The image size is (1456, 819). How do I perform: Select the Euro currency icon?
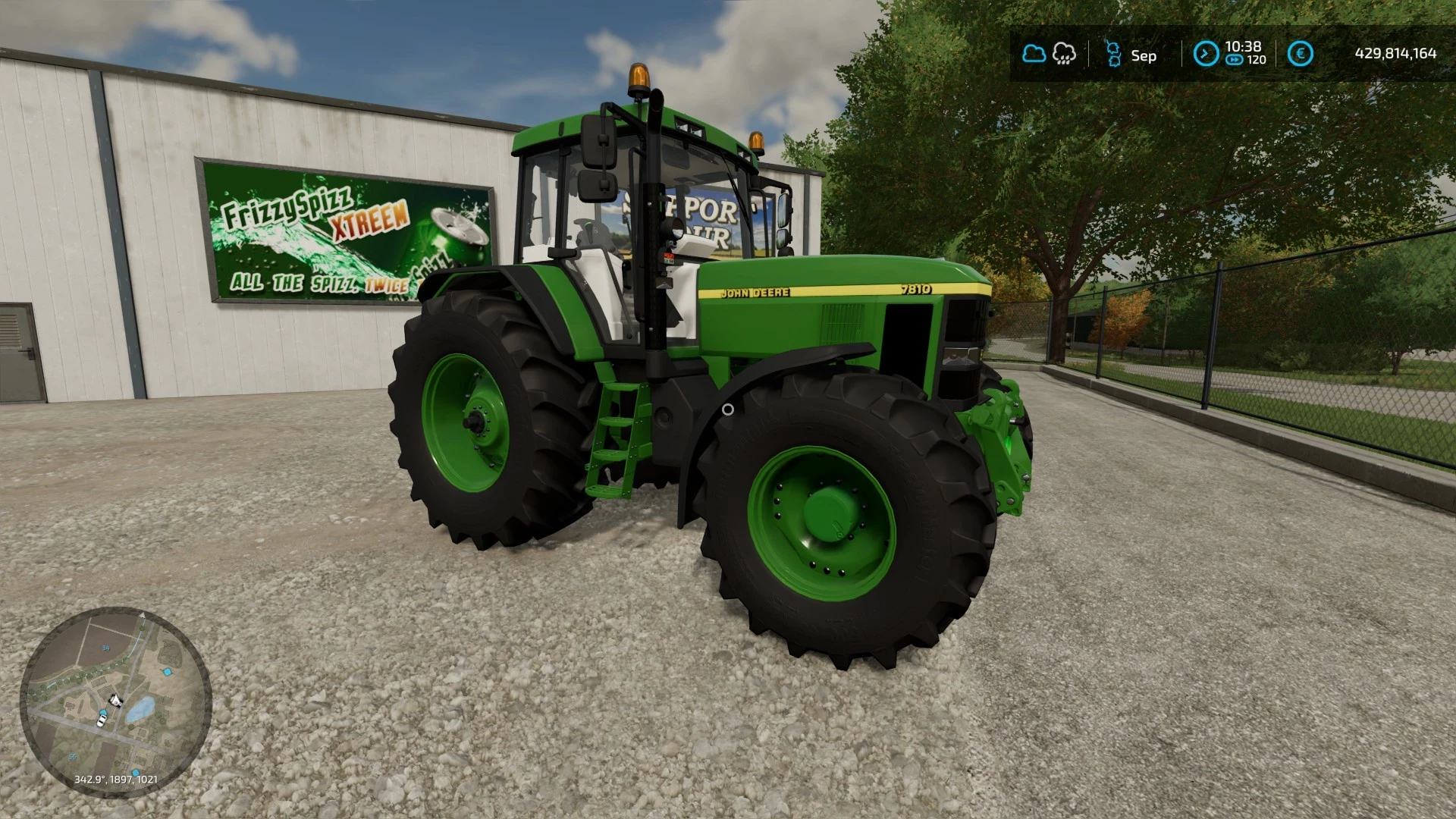[1301, 52]
